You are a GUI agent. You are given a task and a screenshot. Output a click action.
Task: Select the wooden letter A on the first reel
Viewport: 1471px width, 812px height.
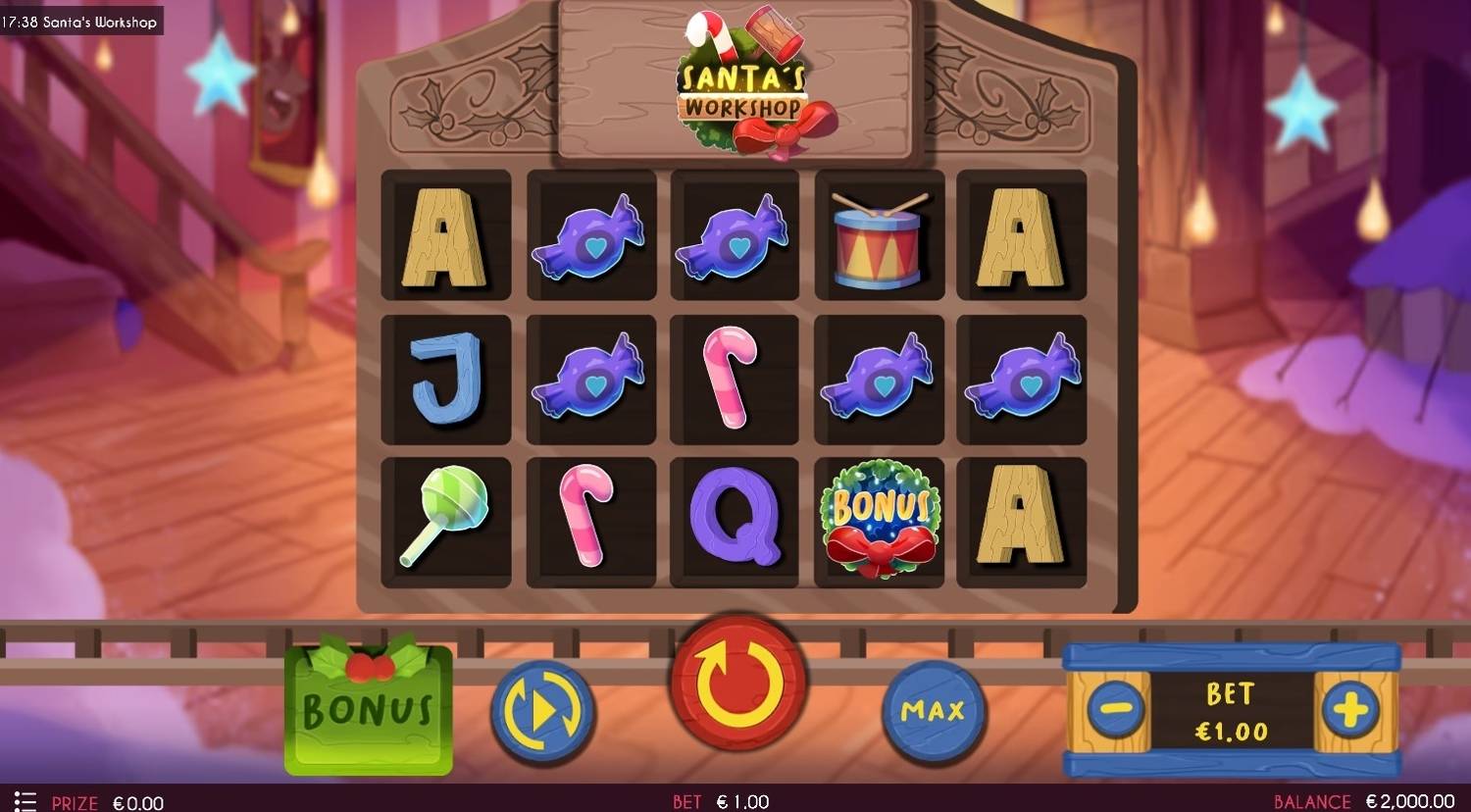pos(446,235)
